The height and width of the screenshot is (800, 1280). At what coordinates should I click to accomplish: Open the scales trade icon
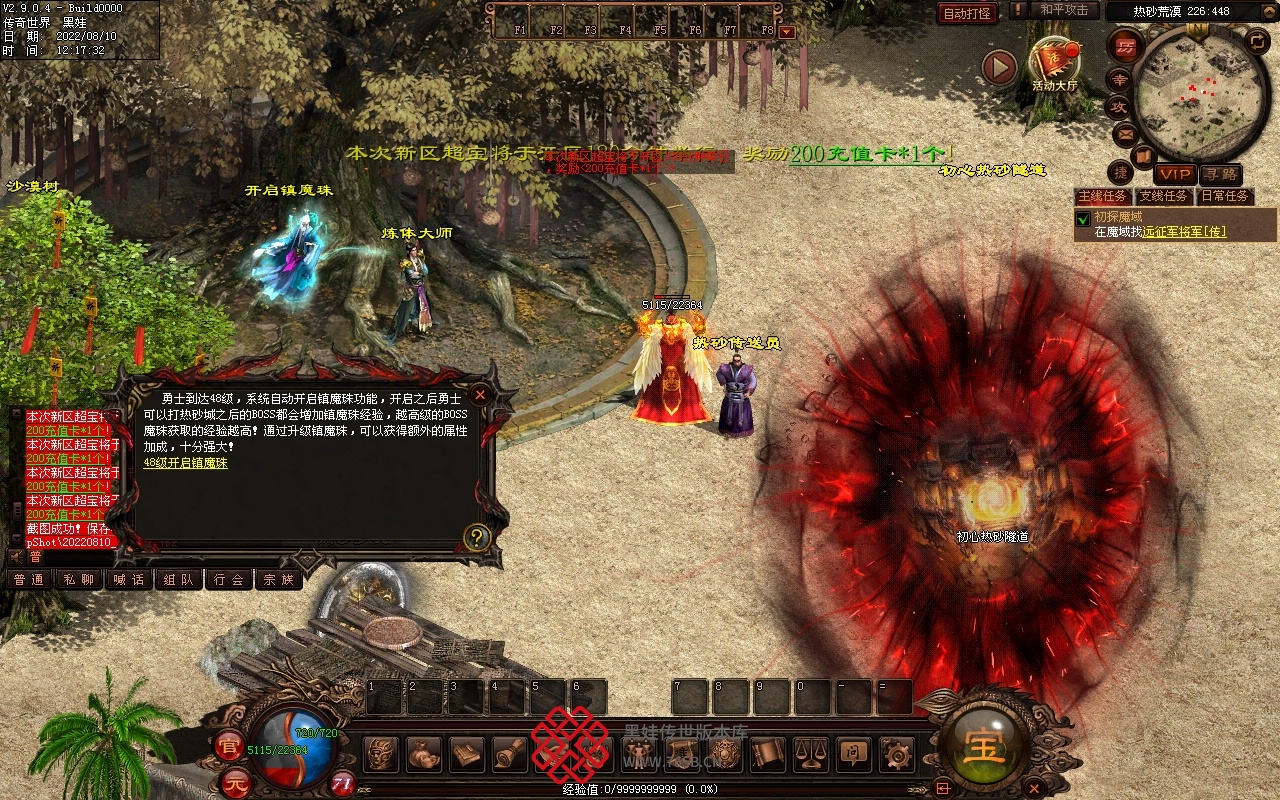(x=810, y=754)
